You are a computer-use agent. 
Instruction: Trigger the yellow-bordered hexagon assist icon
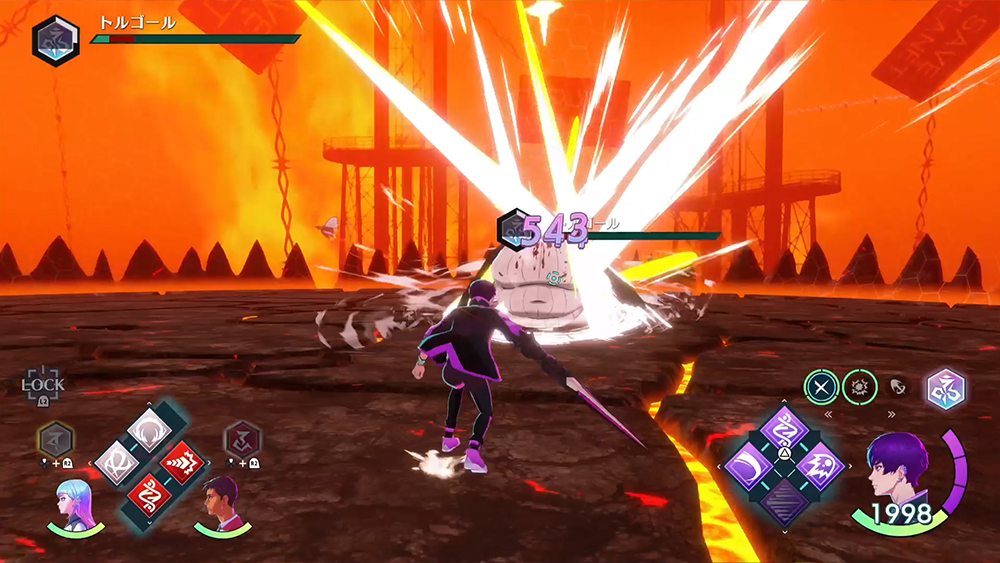(54, 439)
